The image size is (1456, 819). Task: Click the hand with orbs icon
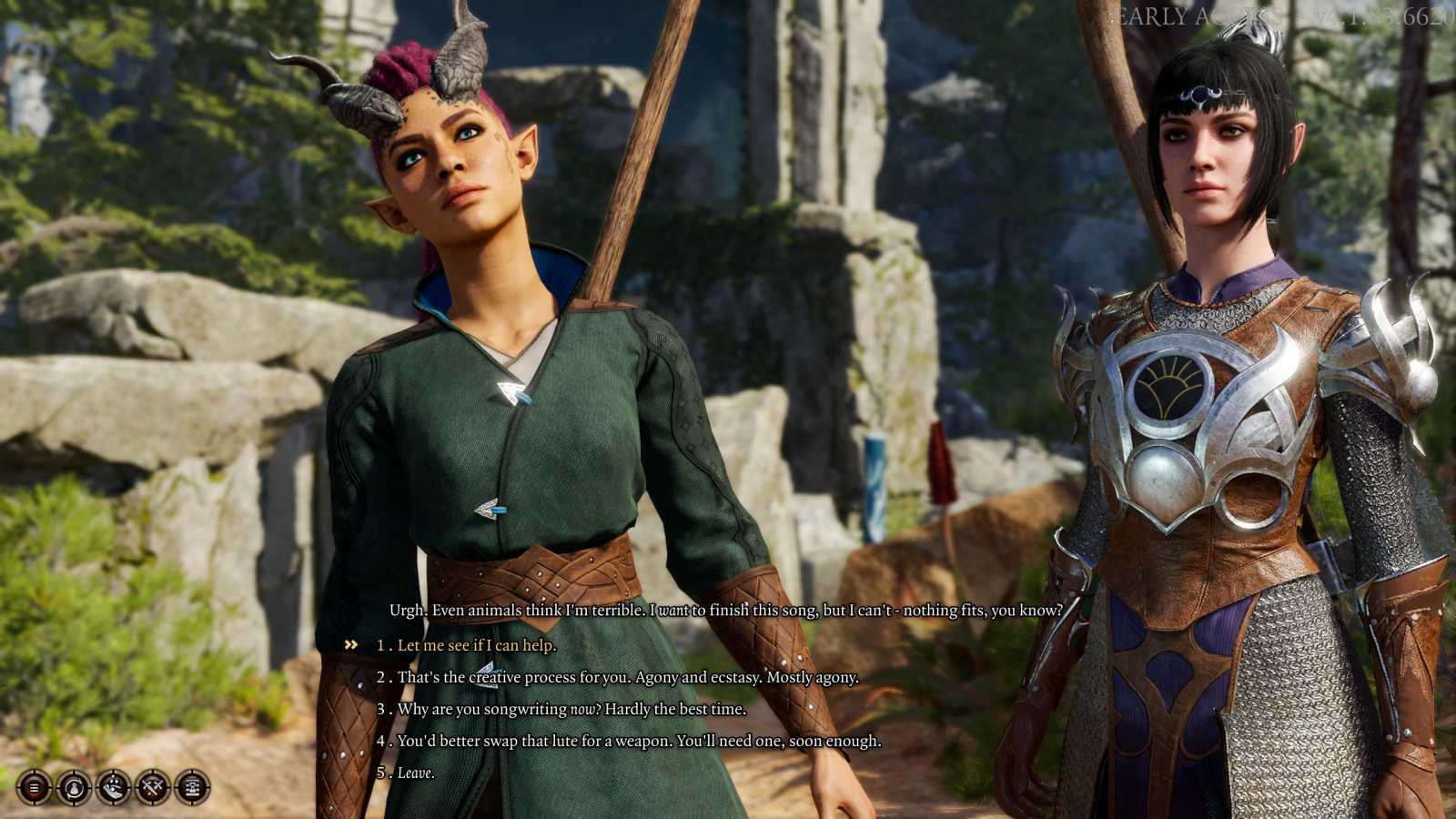click(x=114, y=787)
